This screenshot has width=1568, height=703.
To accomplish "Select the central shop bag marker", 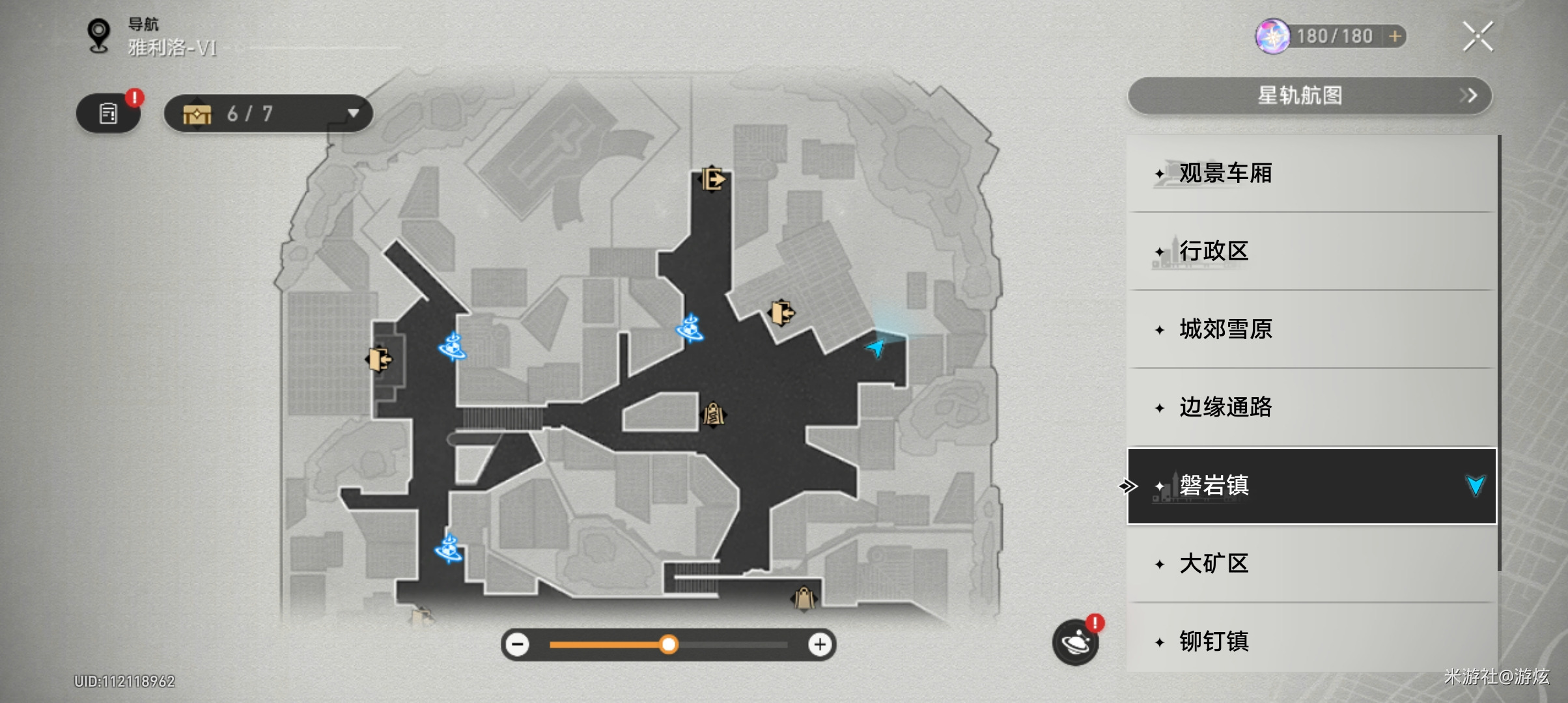I will pyautogui.click(x=713, y=414).
